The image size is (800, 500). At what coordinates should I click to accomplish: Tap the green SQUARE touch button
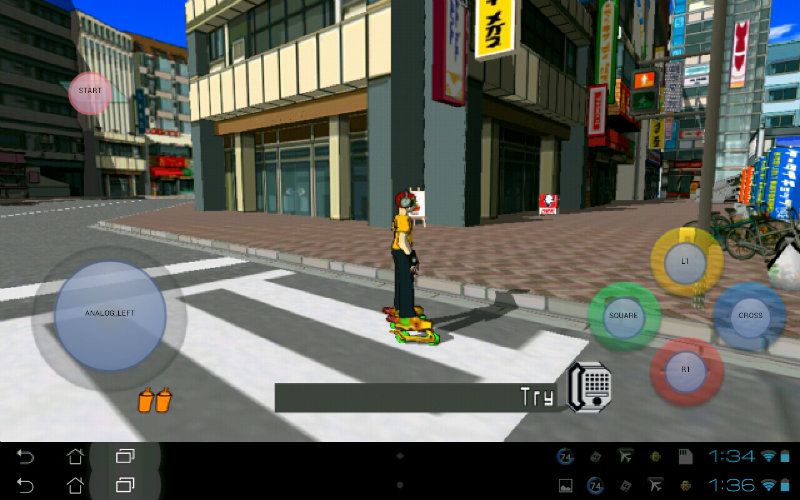pos(624,316)
